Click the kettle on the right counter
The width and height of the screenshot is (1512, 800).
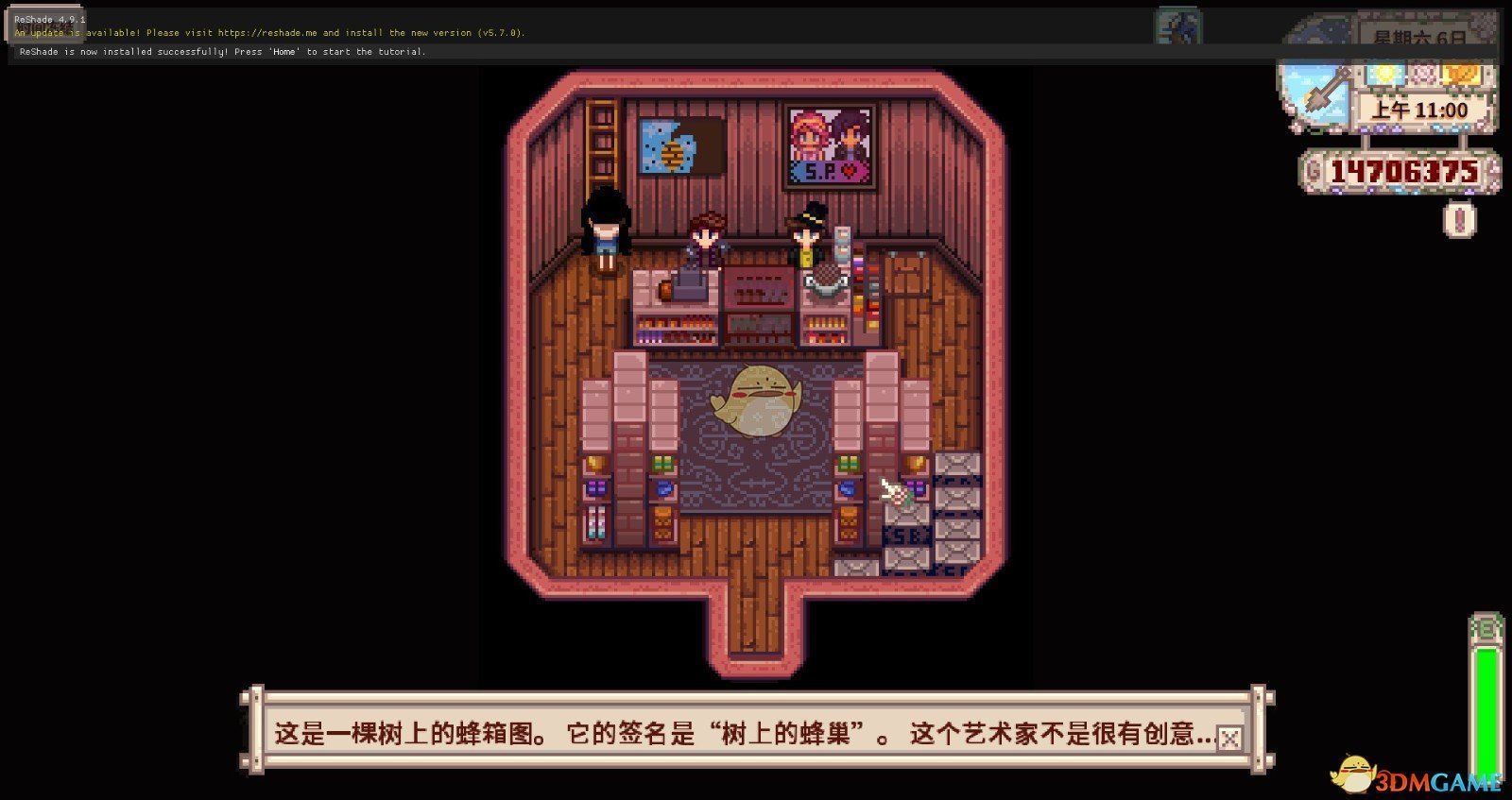(825, 281)
